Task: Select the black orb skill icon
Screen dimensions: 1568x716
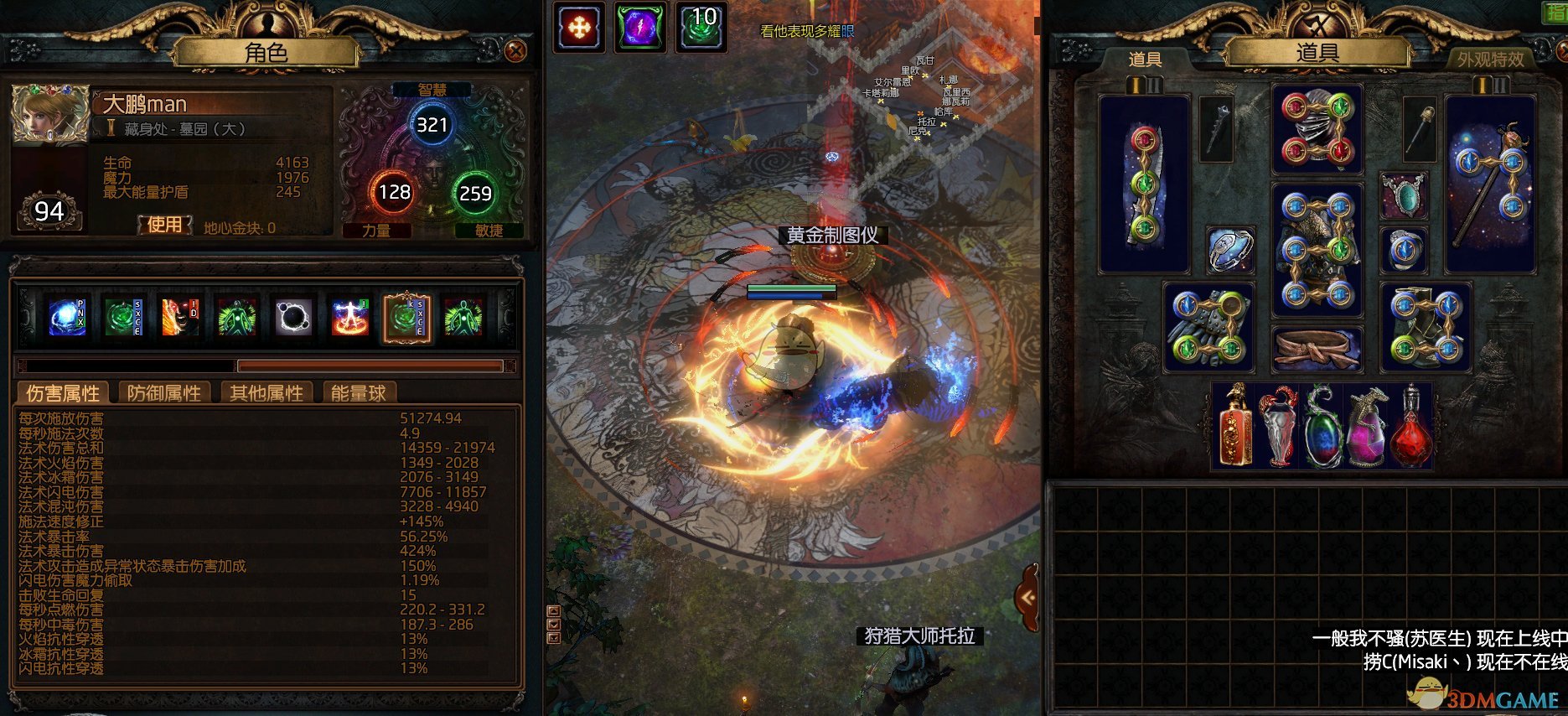Action: [293, 318]
